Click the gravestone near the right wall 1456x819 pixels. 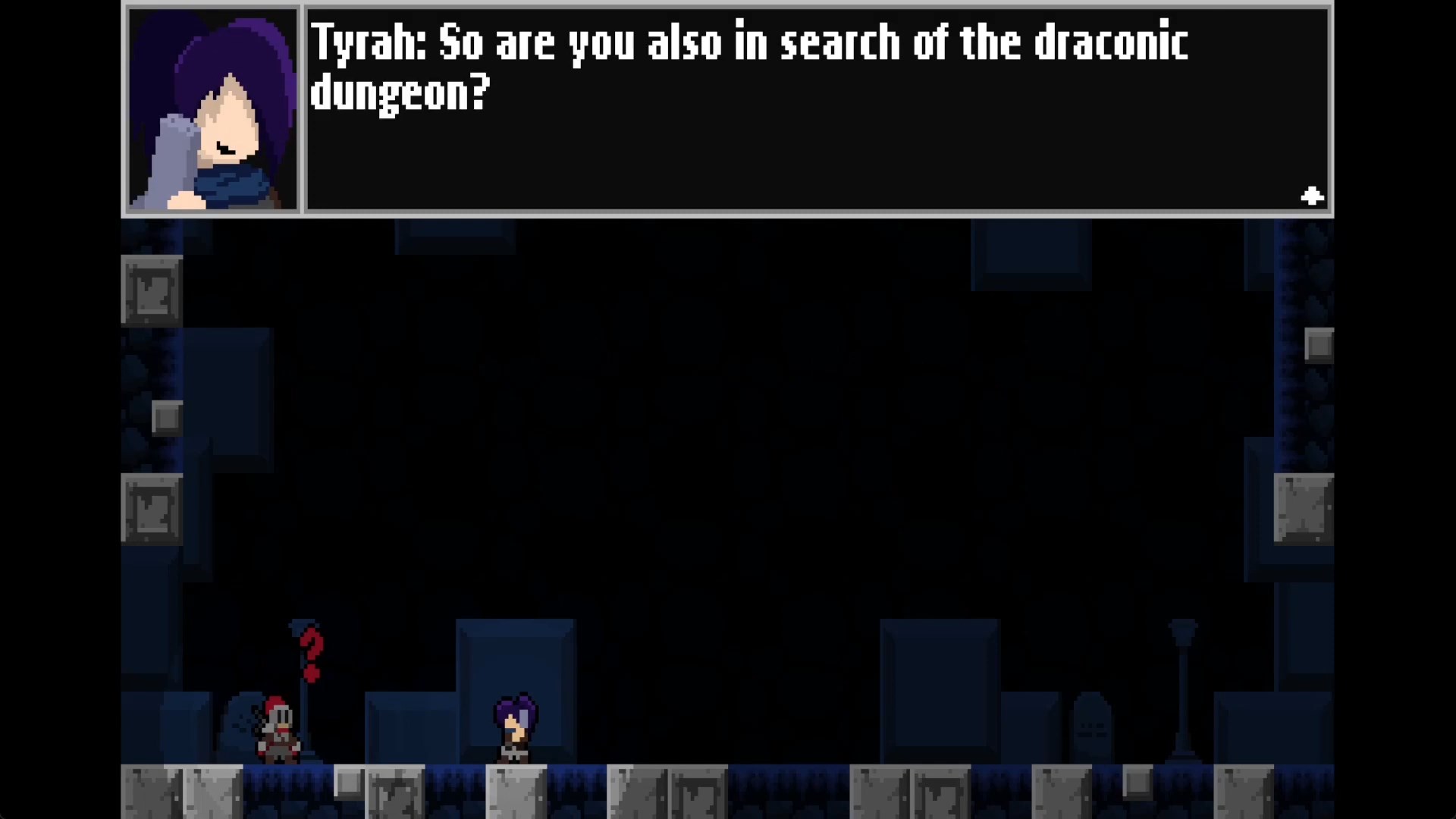1090,724
